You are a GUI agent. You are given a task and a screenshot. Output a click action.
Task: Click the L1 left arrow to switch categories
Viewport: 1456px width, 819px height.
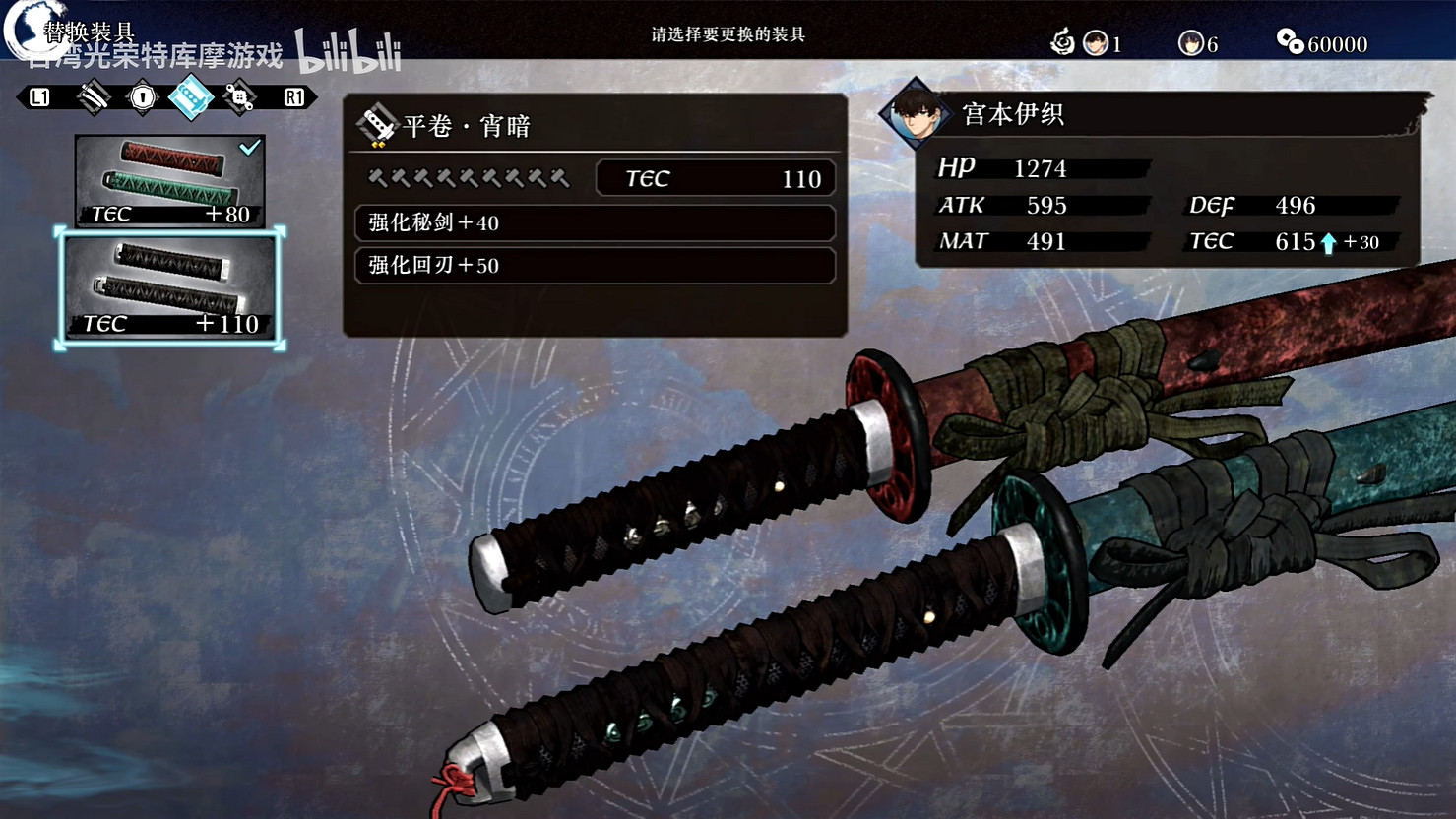39,98
